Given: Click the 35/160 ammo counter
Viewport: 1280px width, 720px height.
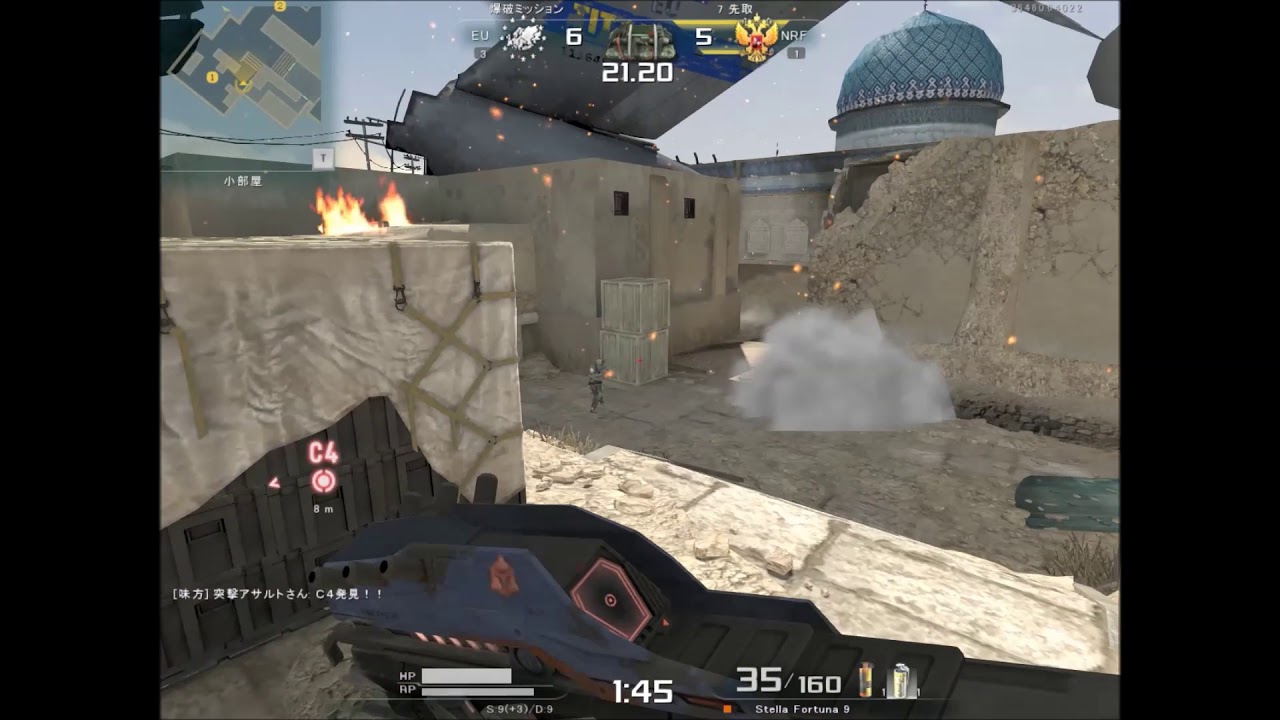Looking at the screenshot, I should [x=787, y=680].
